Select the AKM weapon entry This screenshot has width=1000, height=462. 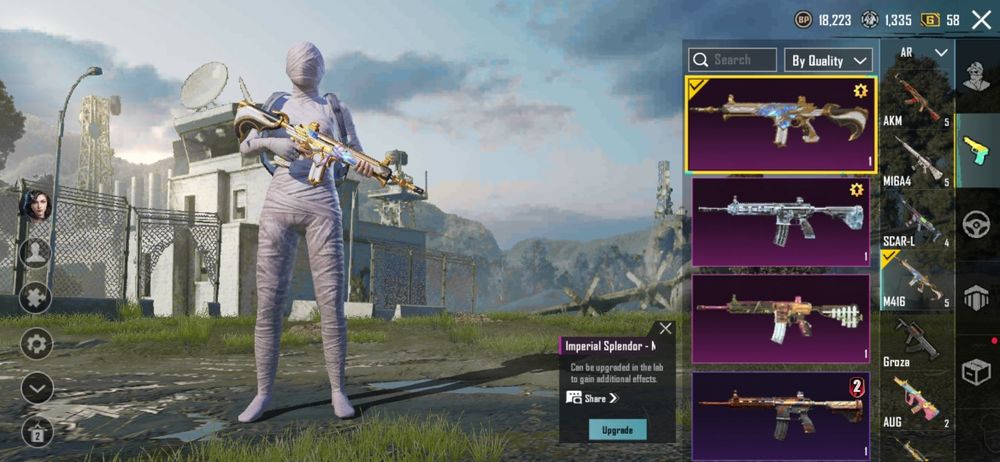[915, 101]
